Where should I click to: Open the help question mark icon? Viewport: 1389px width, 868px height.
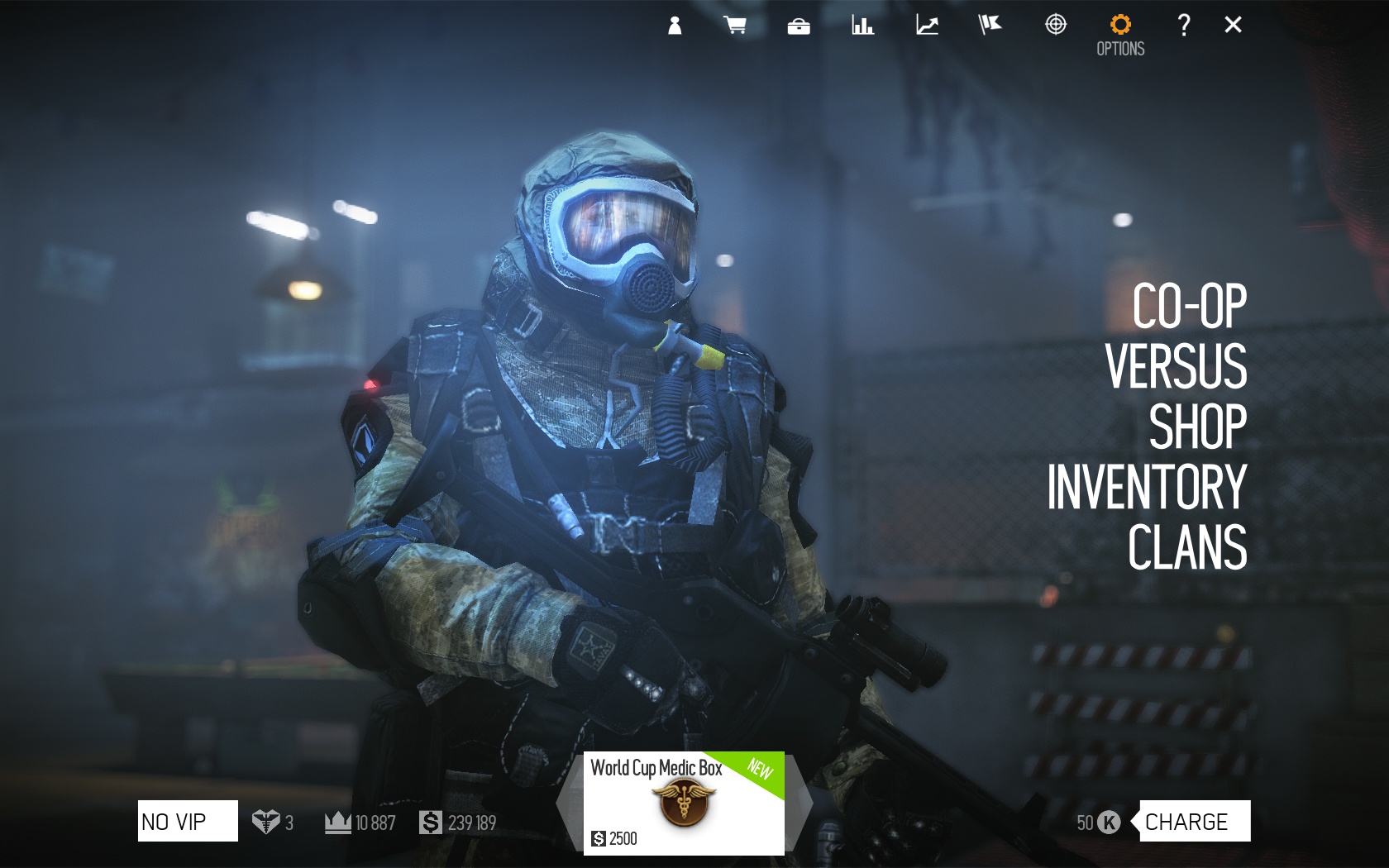(1184, 26)
